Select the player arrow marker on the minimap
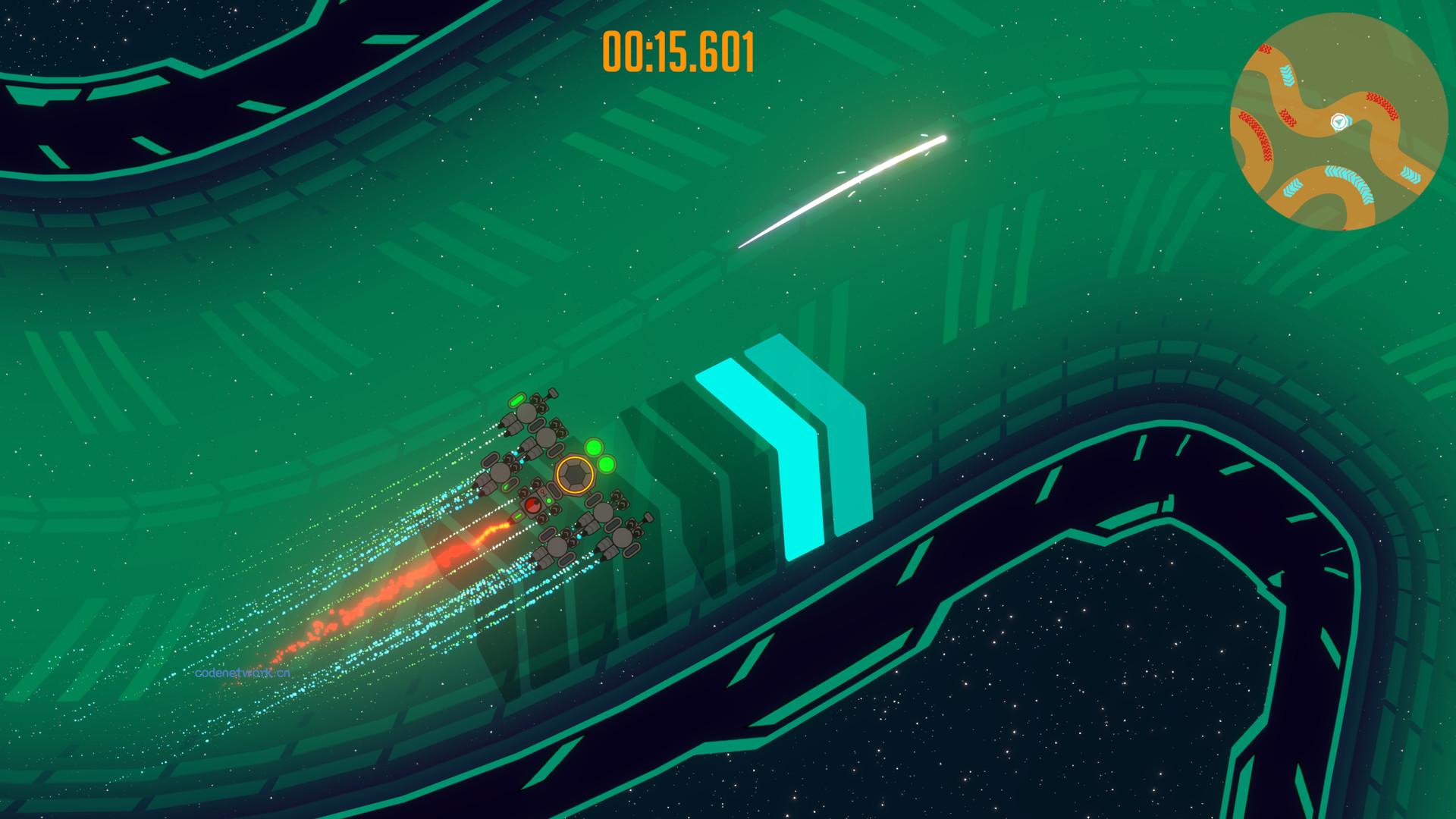The height and width of the screenshot is (819, 1456). point(1338,121)
